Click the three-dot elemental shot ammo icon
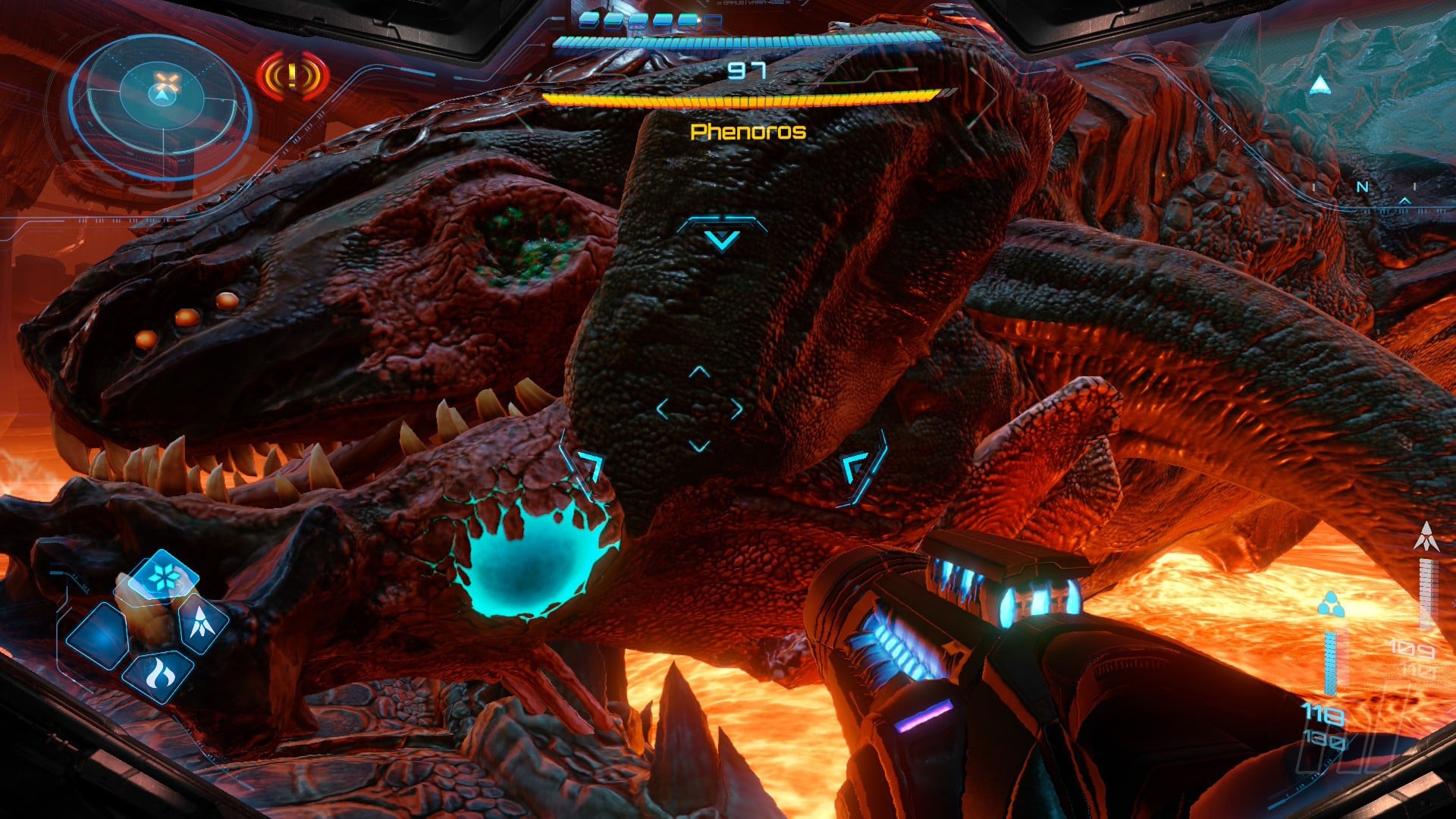This screenshot has width=1456, height=819. pos(1330,605)
